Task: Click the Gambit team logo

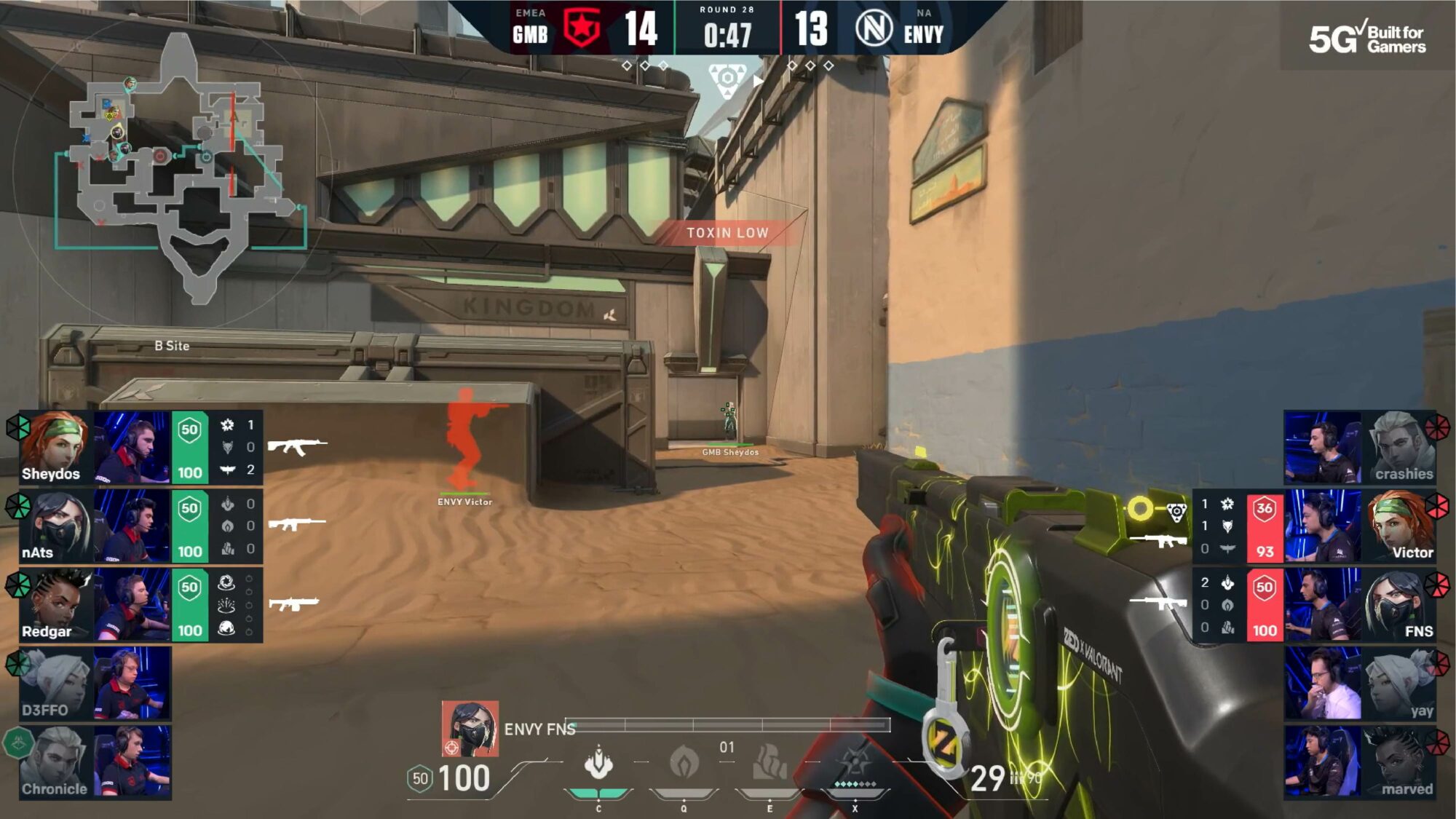Action: coord(582,29)
